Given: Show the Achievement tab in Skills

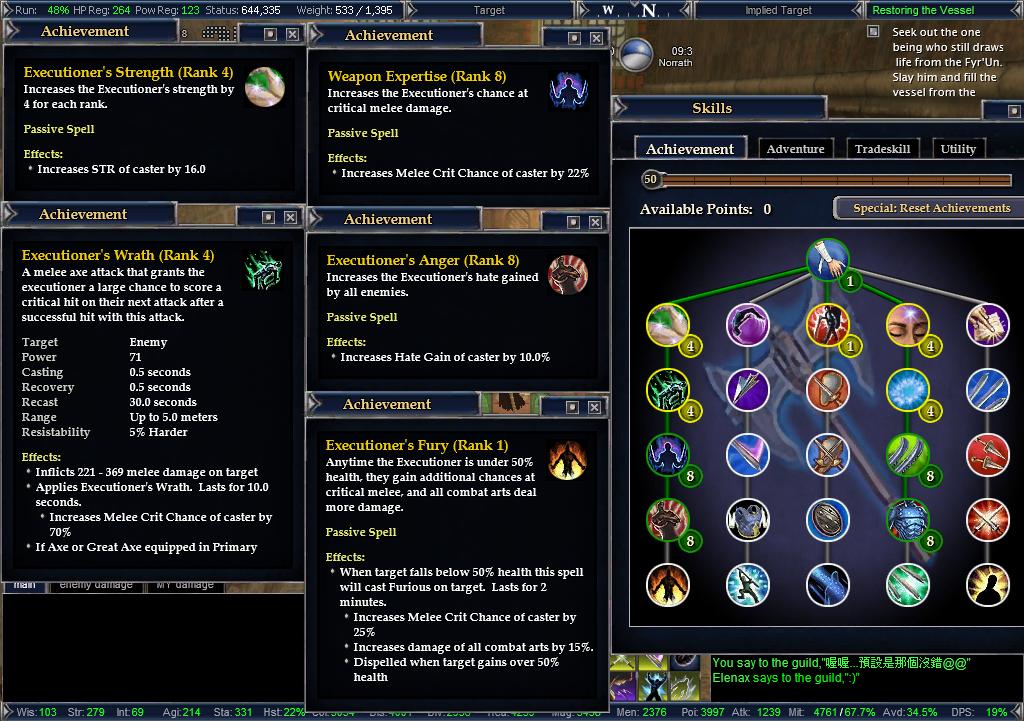Looking at the screenshot, I should click(x=690, y=149).
